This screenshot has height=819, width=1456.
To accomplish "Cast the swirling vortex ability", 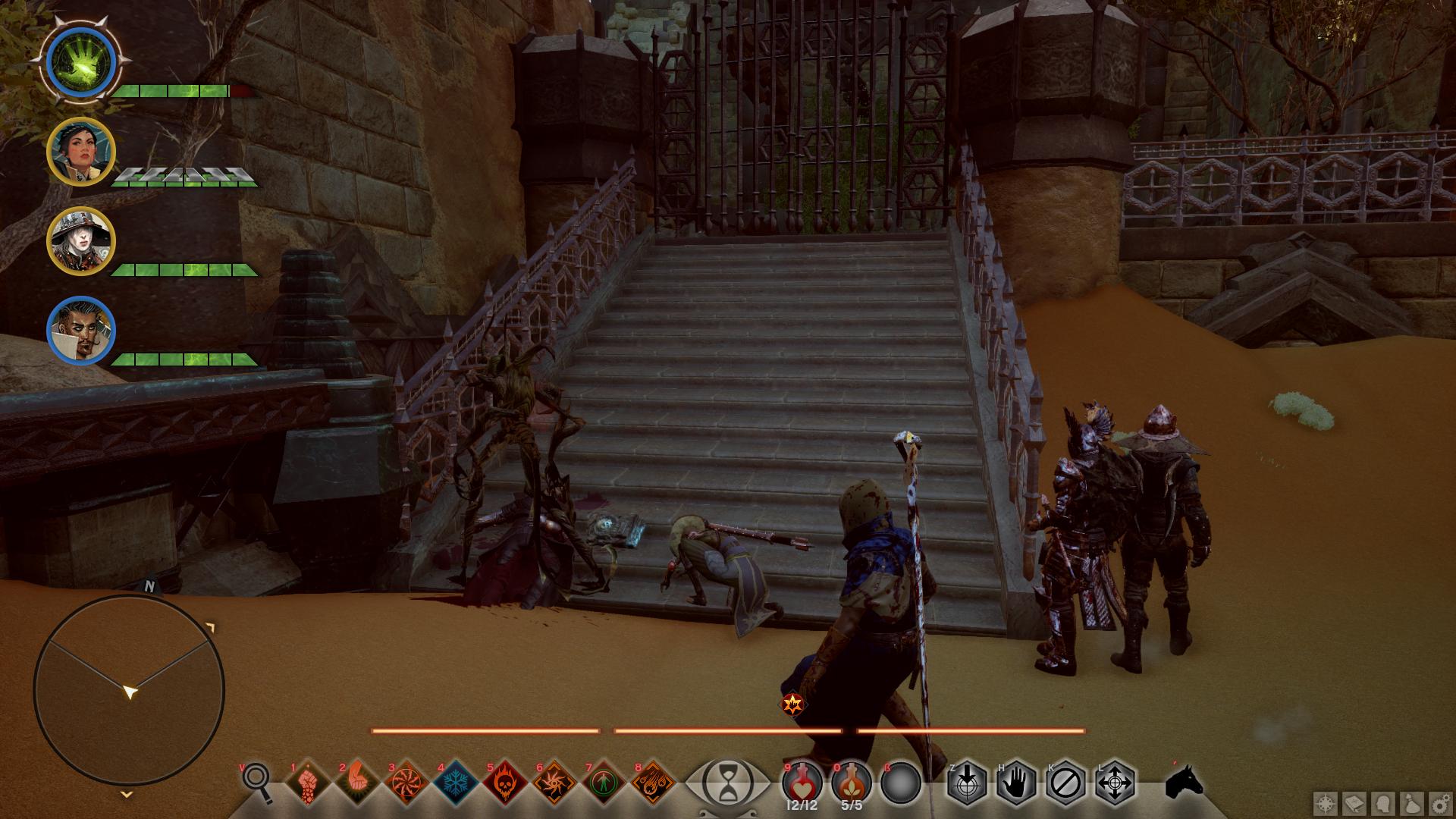I will point(406,782).
